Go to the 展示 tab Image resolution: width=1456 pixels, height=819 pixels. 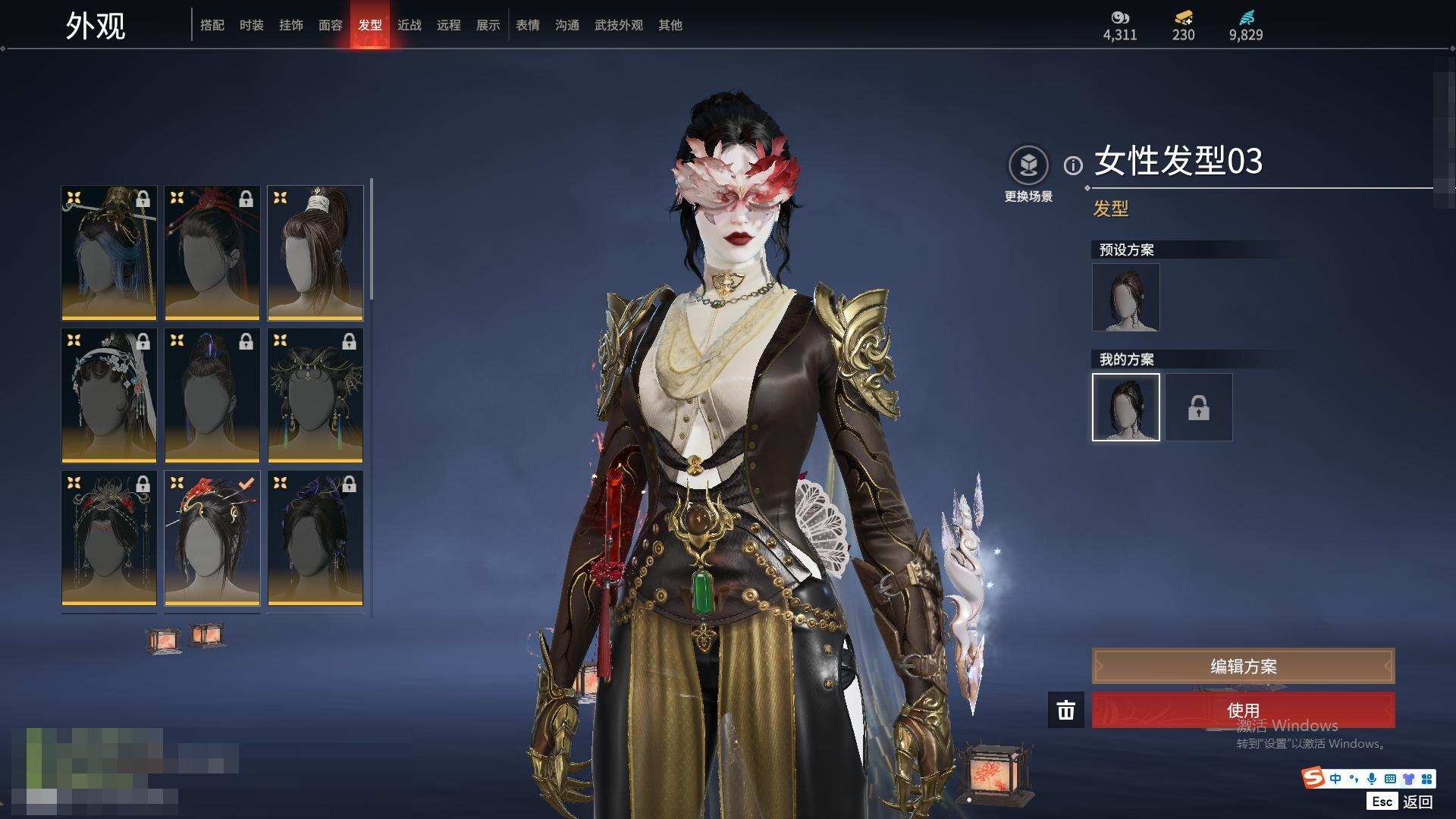488,25
